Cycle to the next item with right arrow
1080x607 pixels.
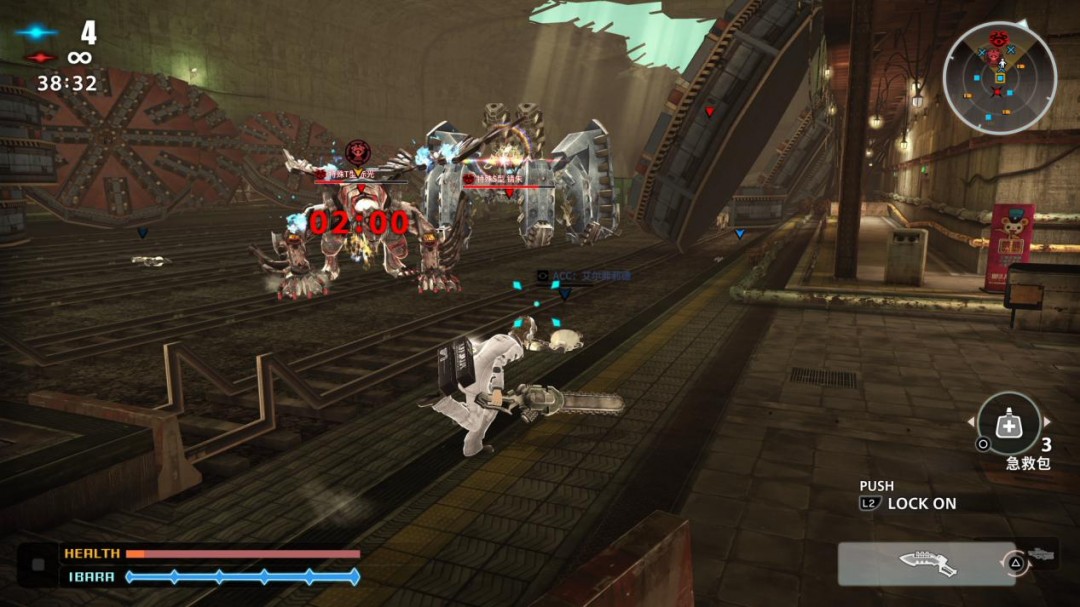tap(1047, 423)
